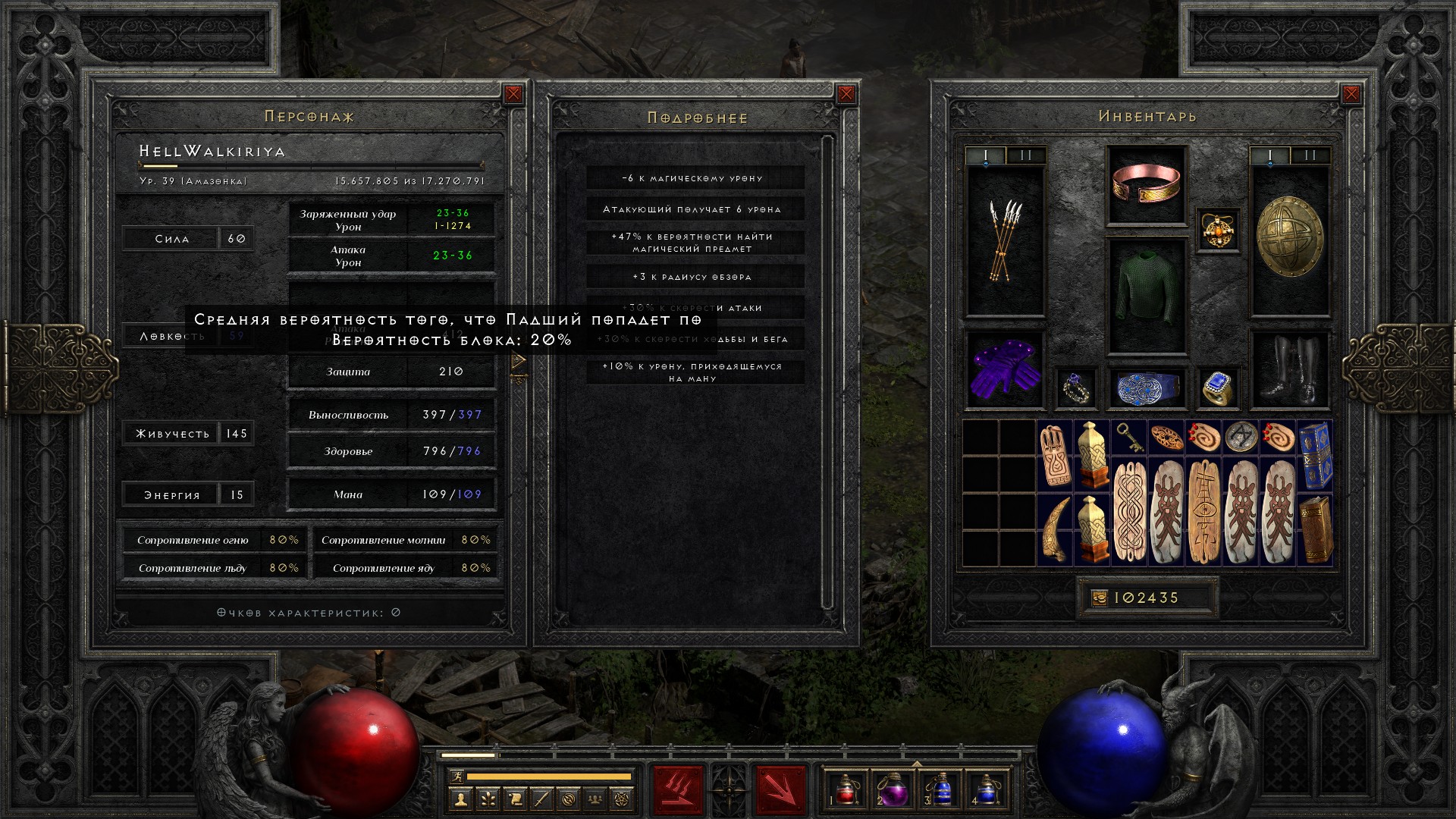Select the copper circlet helmet slot
The height and width of the screenshot is (819, 1456).
tap(1146, 184)
